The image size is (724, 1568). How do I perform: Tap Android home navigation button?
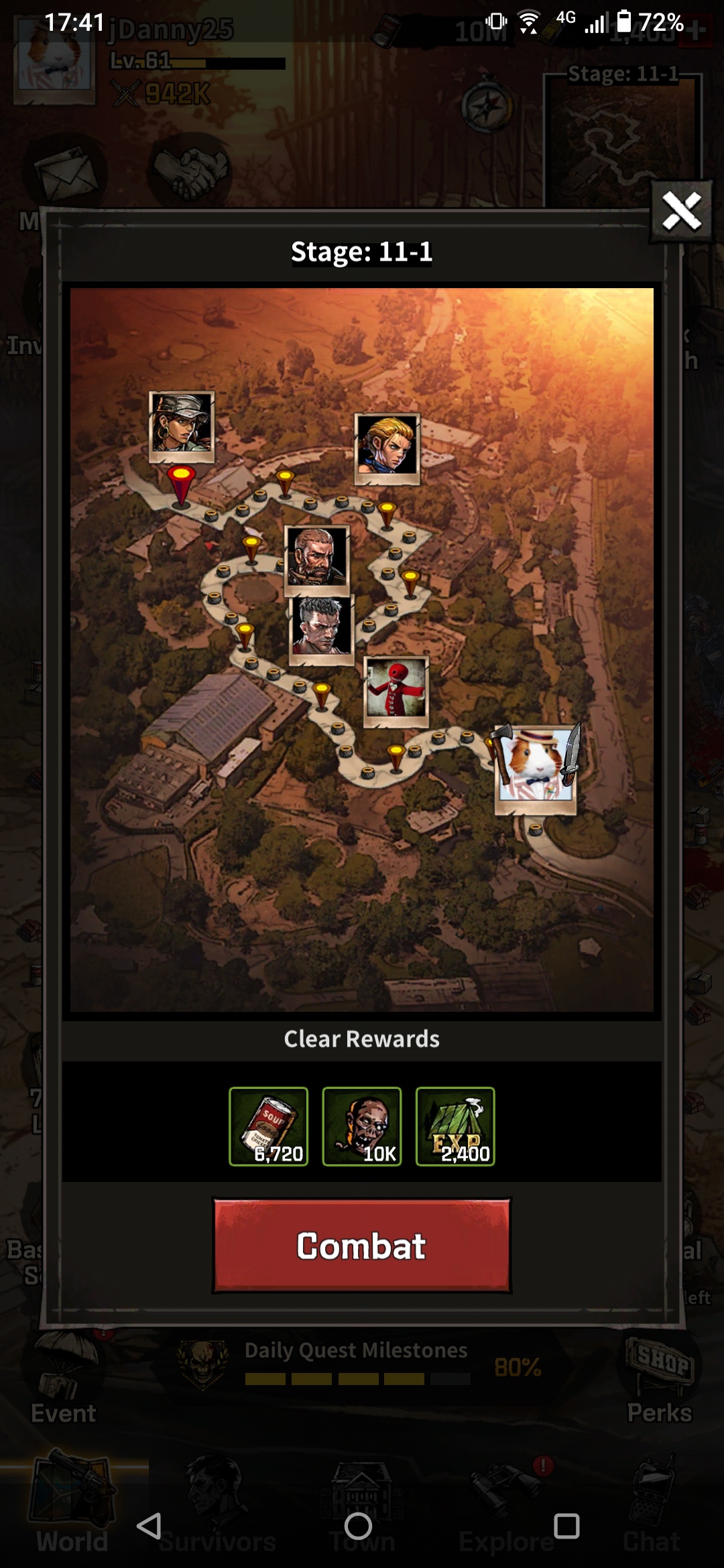click(x=358, y=1526)
